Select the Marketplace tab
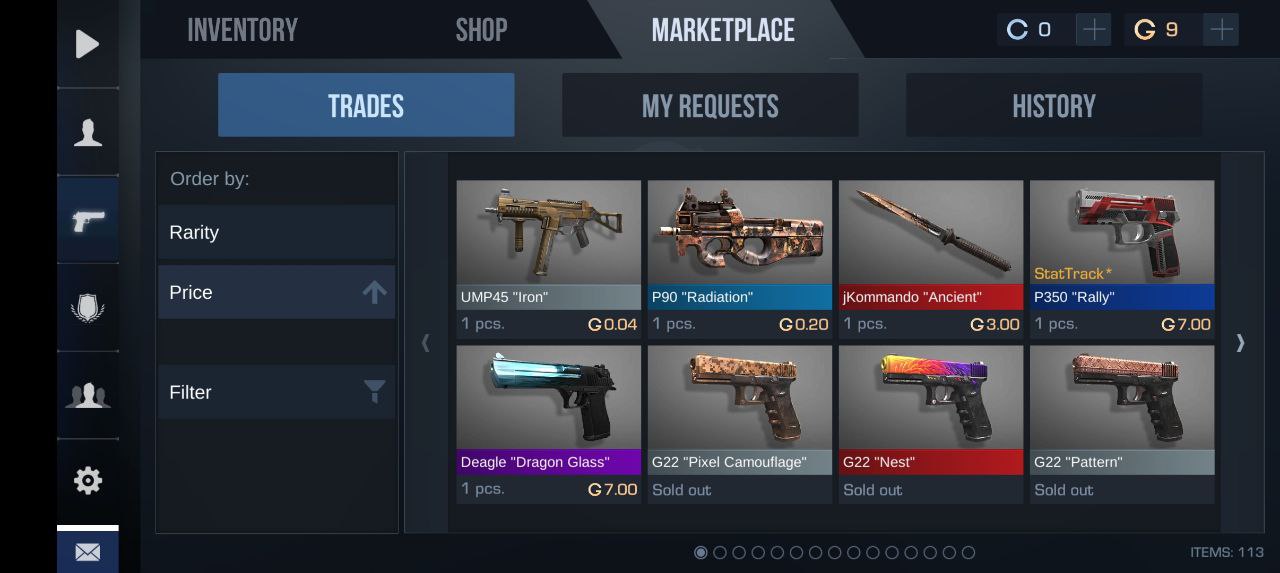The width and height of the screenshot is (1280, 573). (723, 30)
